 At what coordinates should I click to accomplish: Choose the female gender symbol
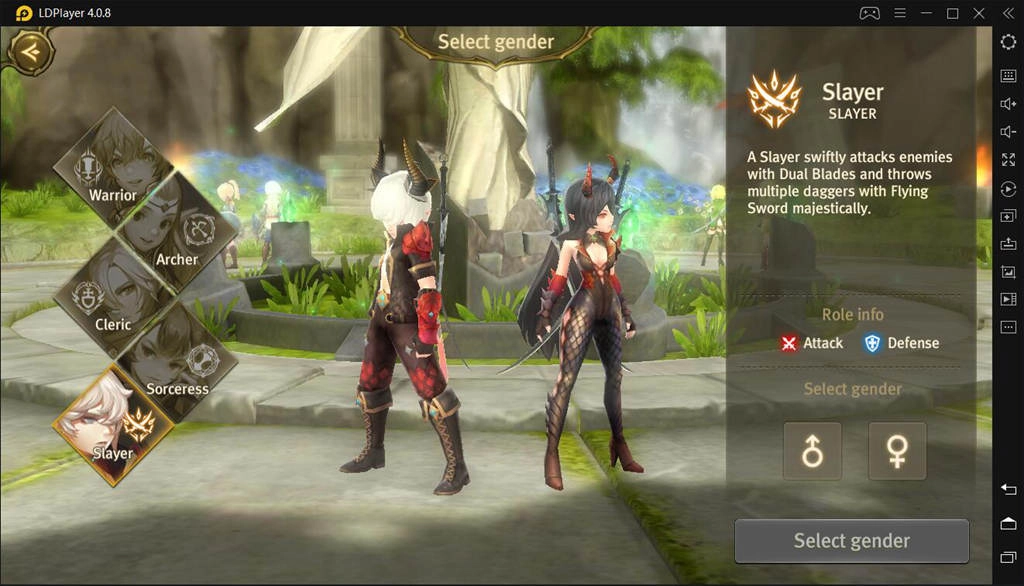(897, 451)
